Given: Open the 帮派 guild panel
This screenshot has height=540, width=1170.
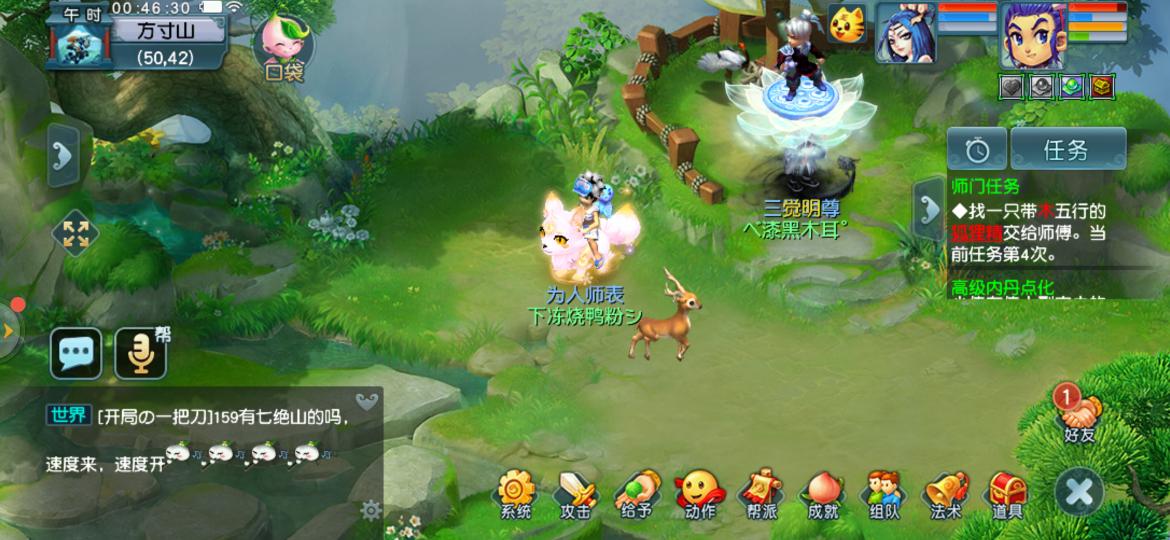Looking at the screenshot, I should pos(761,492).
